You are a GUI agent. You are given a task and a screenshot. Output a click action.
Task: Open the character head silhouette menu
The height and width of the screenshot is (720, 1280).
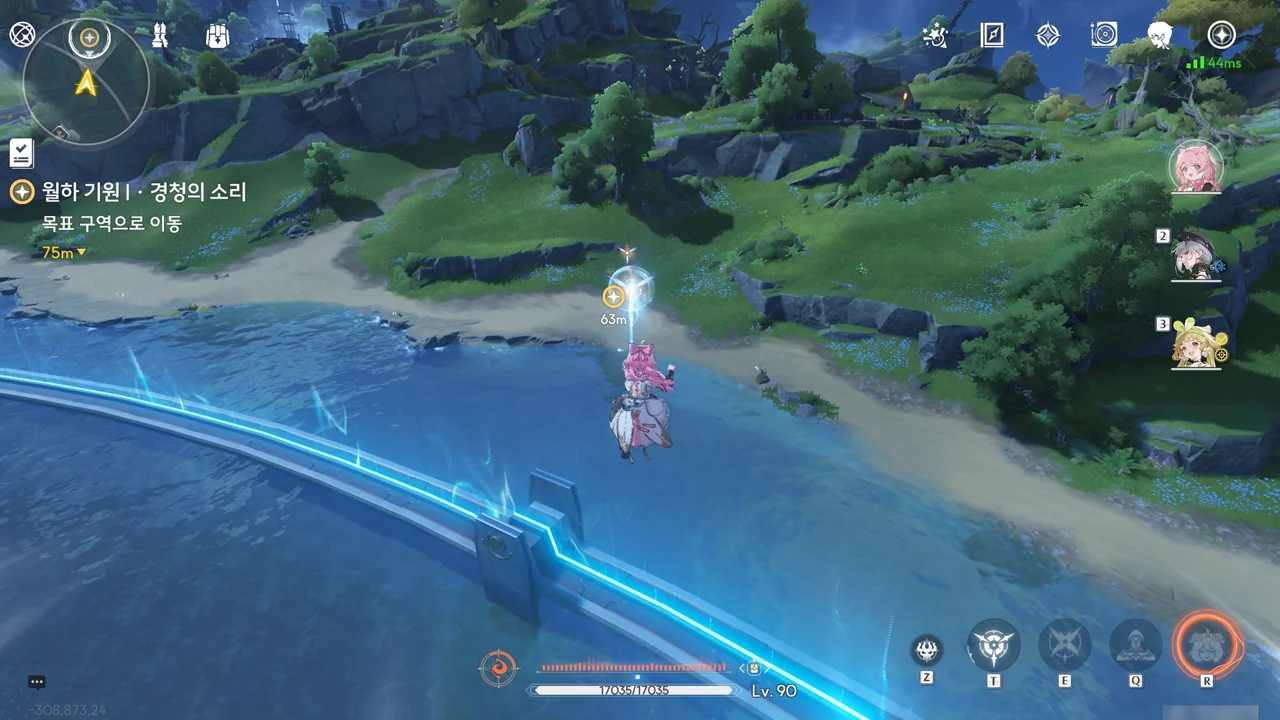click(1160, 35)
